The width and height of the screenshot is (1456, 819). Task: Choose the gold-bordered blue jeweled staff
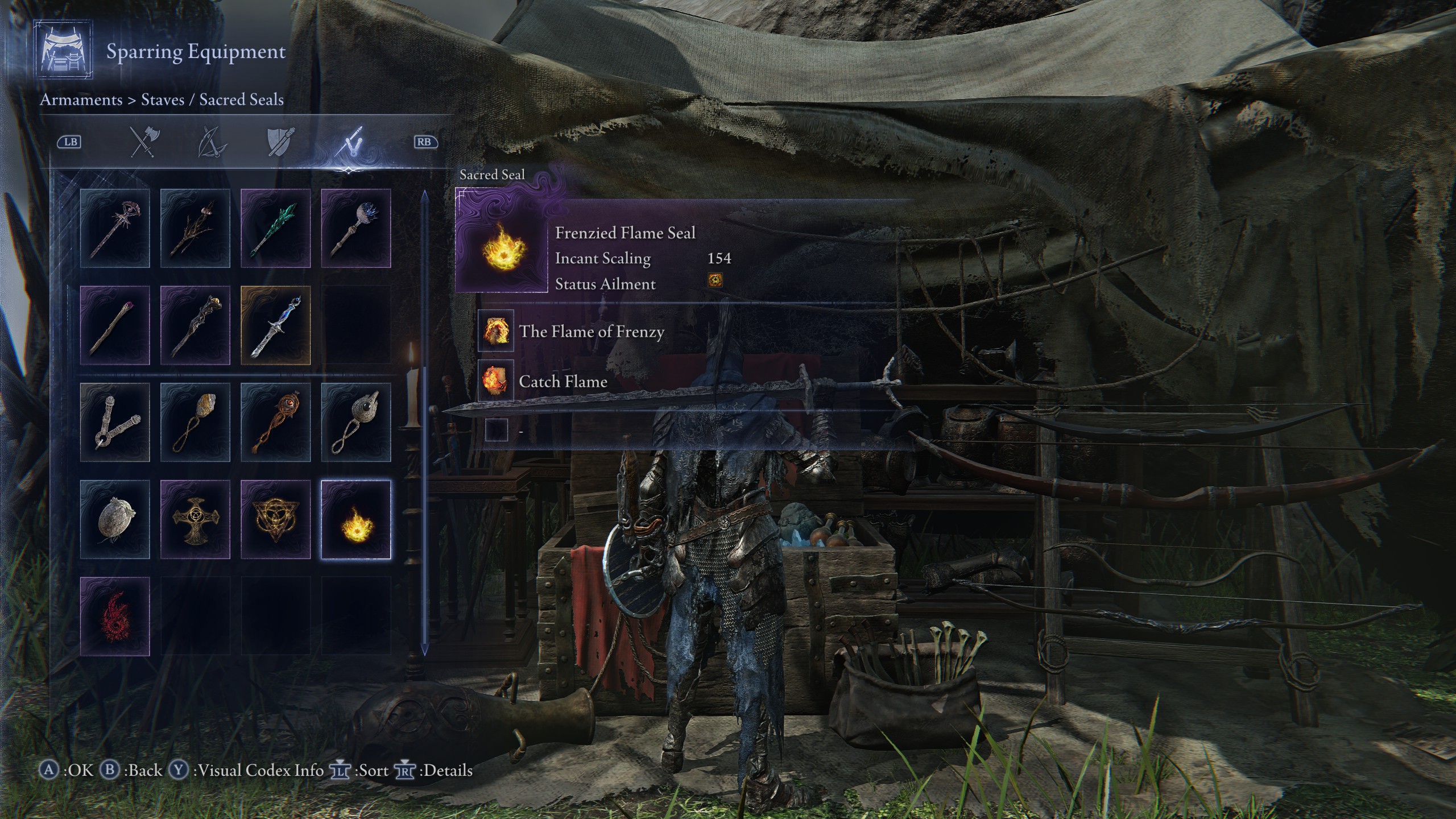point(276,325)
